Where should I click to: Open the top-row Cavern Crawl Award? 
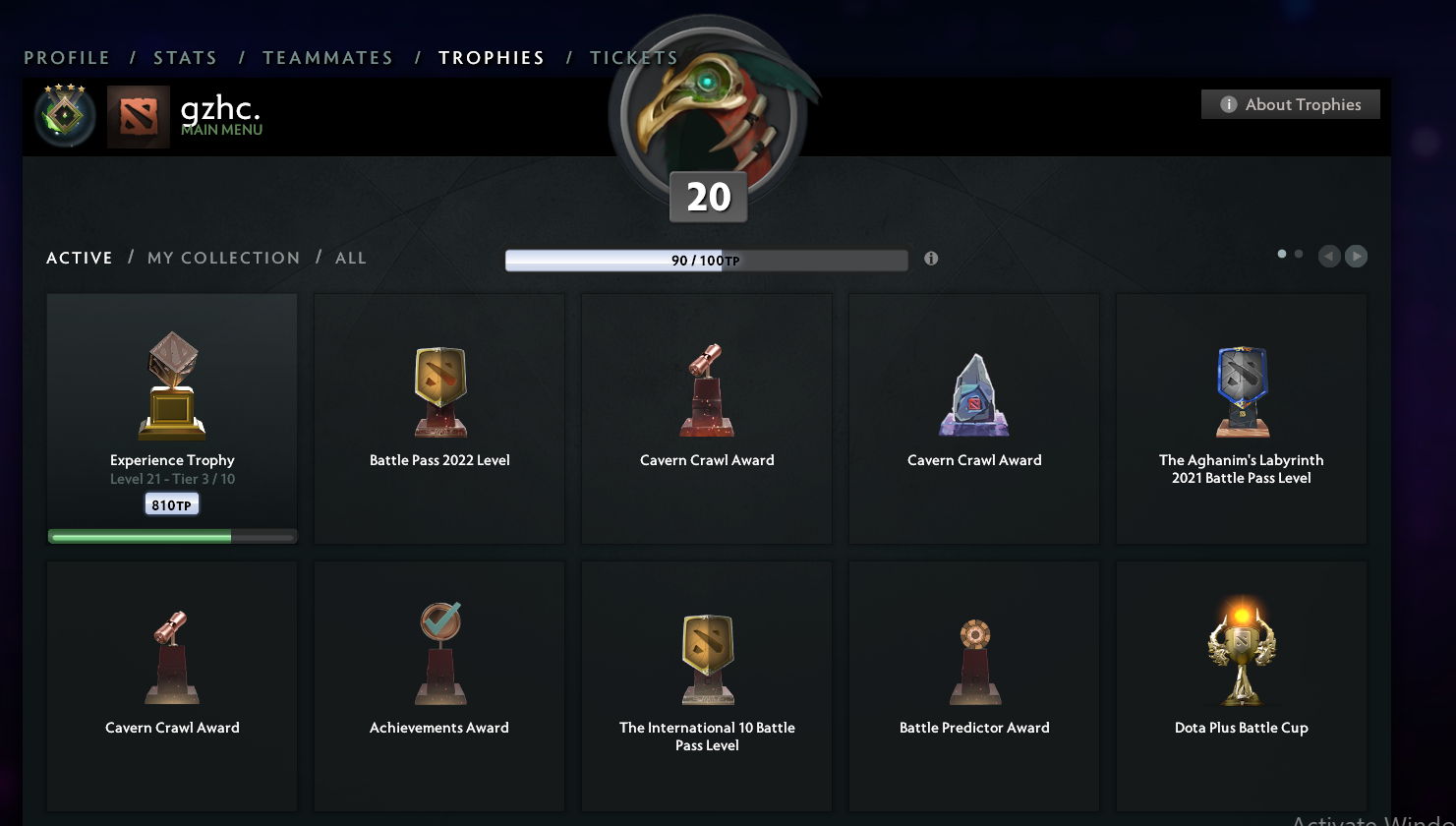706,413
